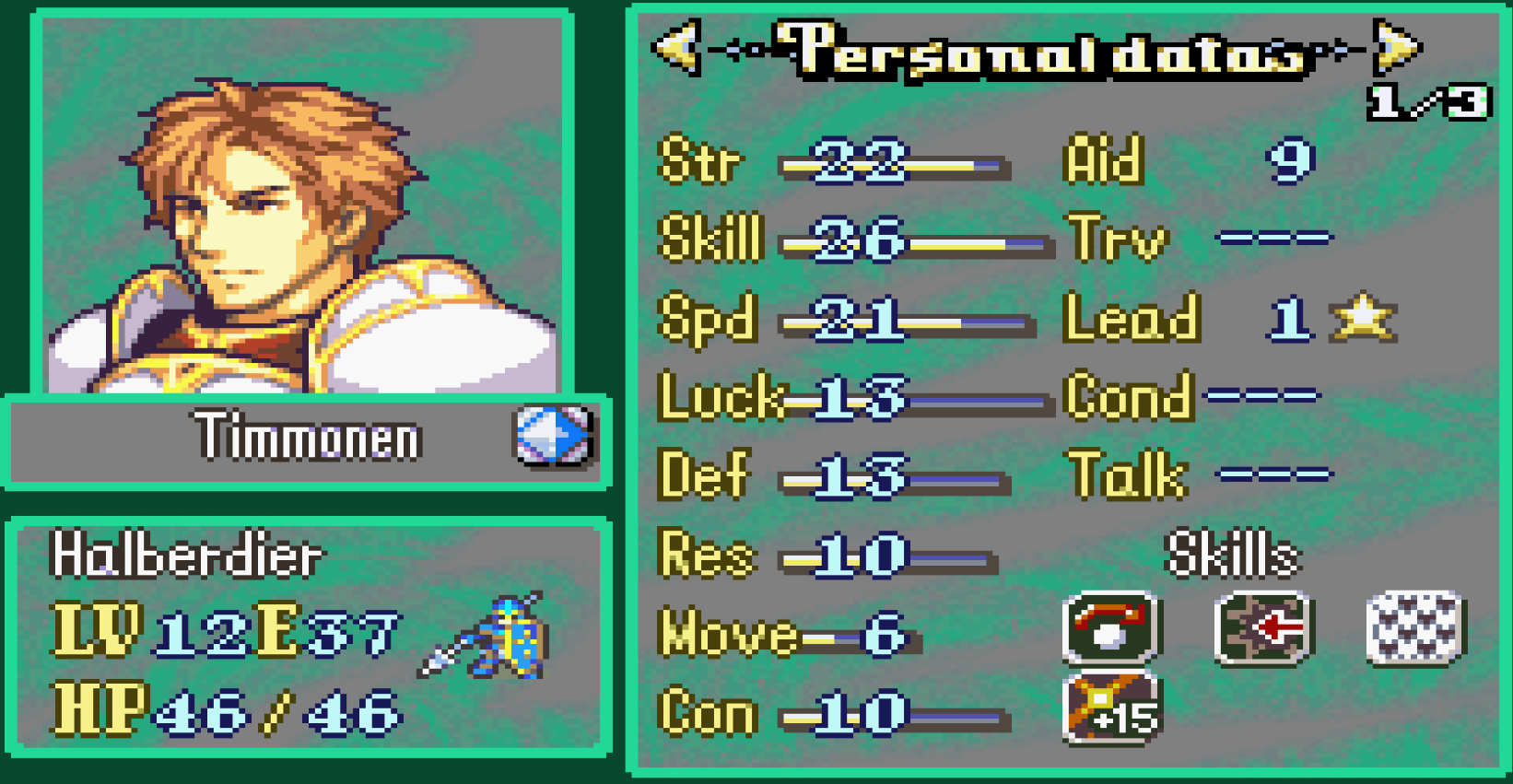Click the Timmonen name plate

[304, 439]
